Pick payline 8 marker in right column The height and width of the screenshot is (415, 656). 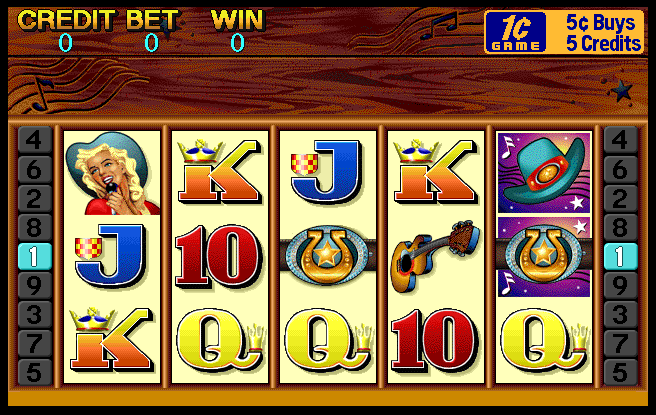coord(620,227)
